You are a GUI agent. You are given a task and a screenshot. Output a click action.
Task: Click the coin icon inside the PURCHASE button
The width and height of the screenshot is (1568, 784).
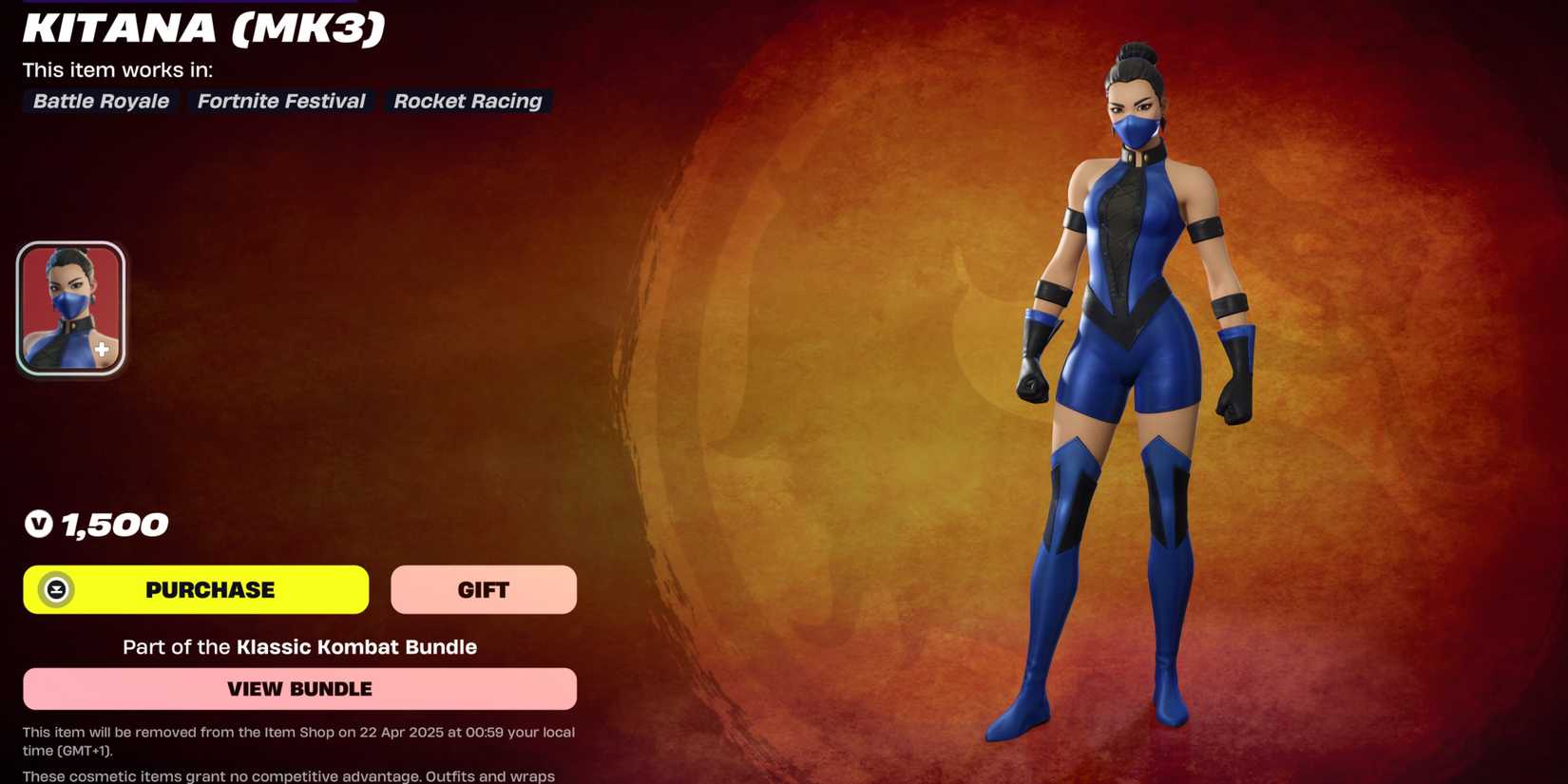pyautogui.click(x=57, y=589)
